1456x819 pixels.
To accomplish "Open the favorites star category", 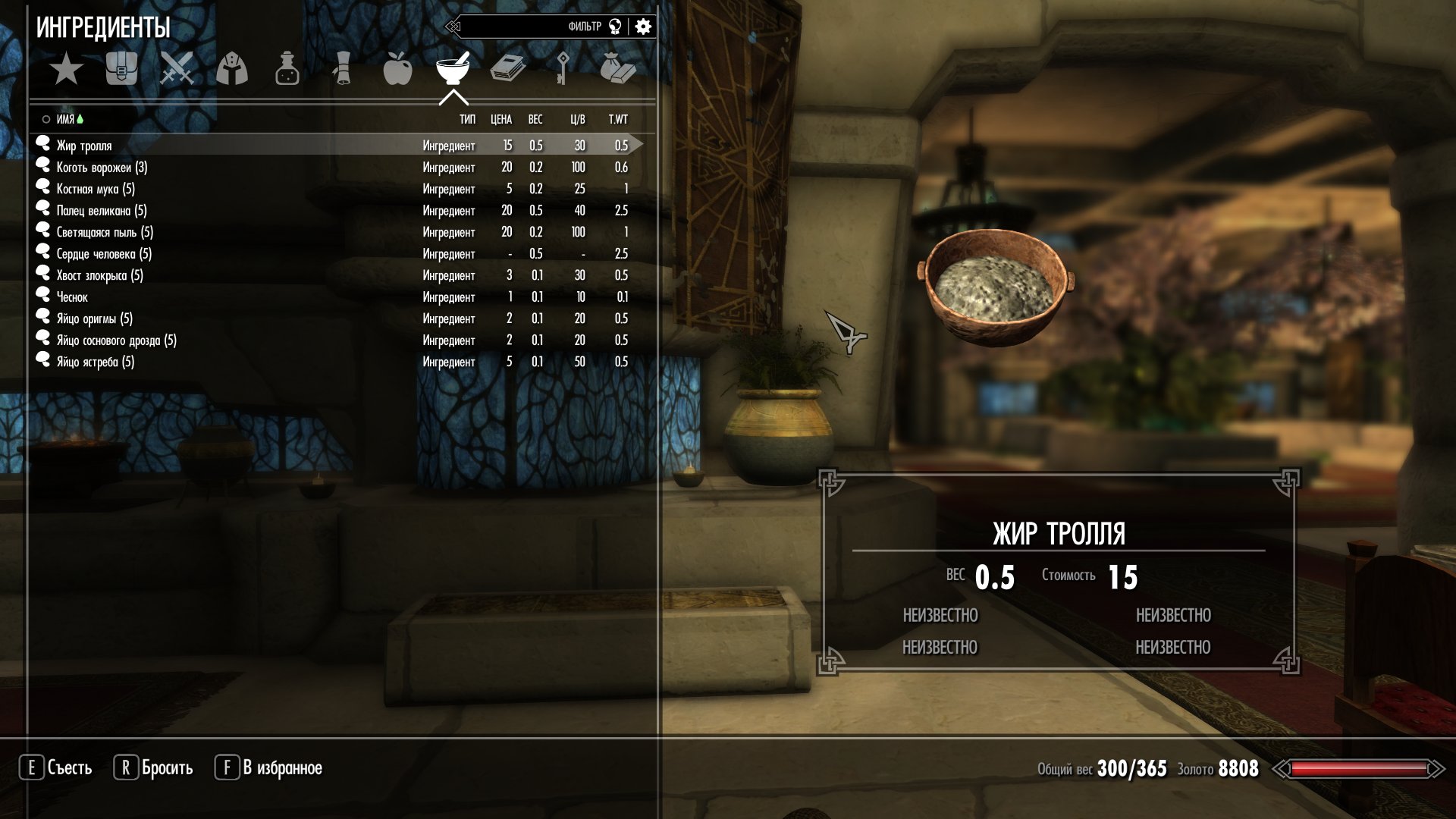I will pyautogui.click(x=67, y=70).
